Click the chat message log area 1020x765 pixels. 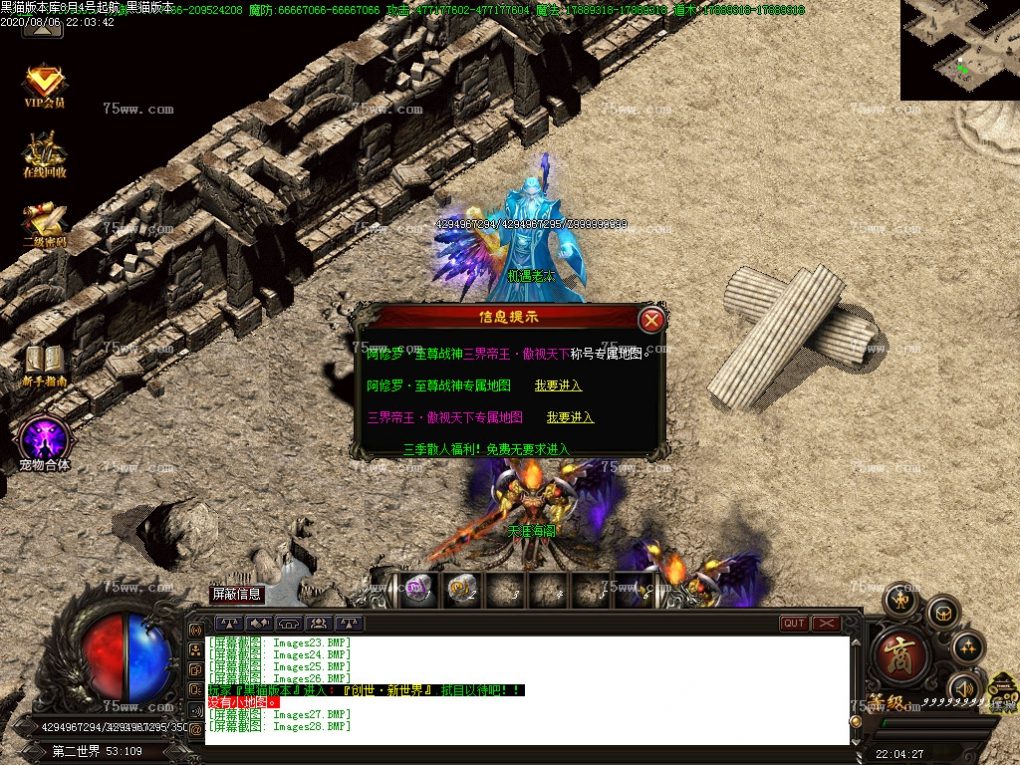coord(527,690)
